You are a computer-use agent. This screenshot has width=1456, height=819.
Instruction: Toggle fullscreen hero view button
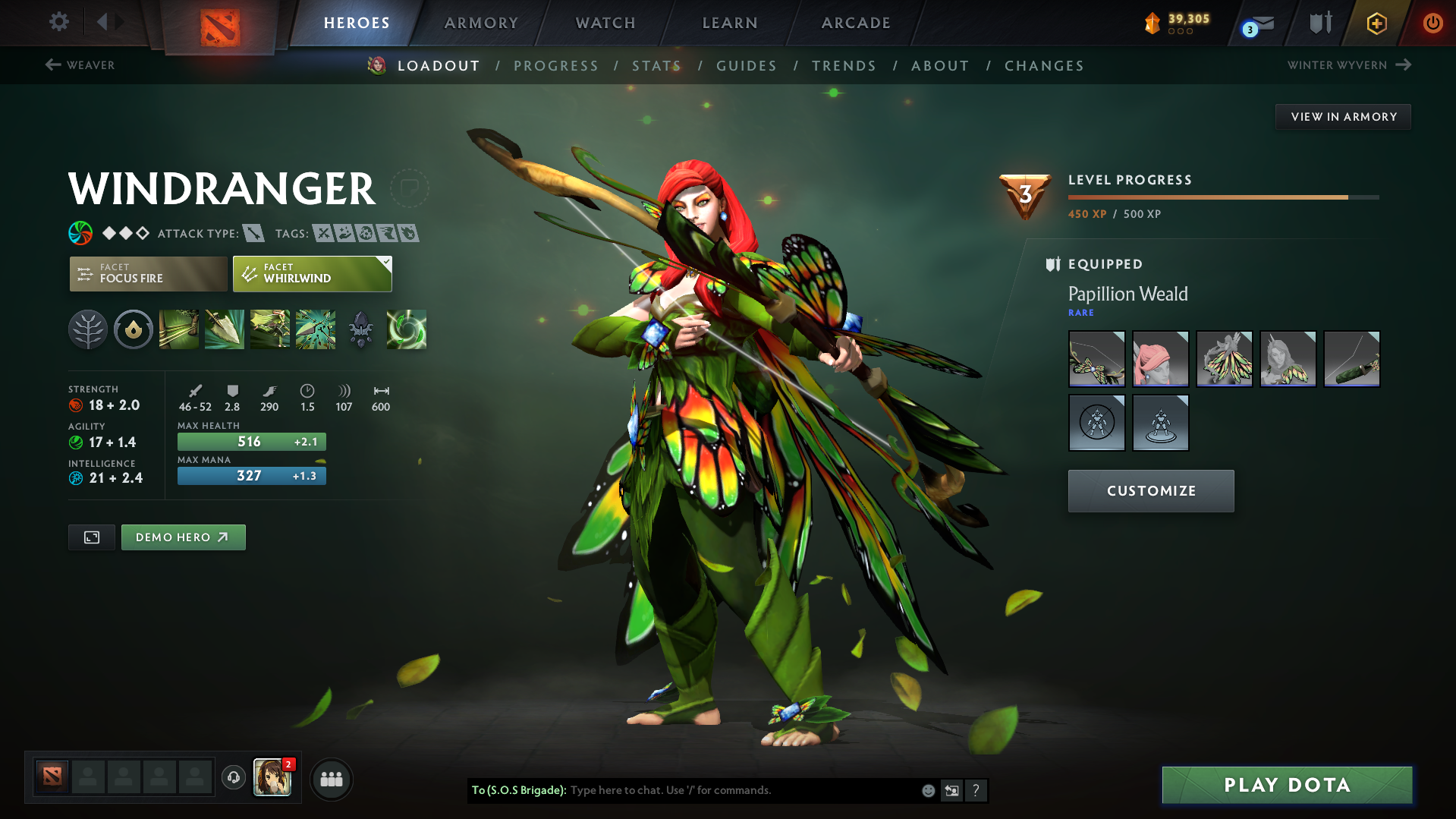point(92,537)
